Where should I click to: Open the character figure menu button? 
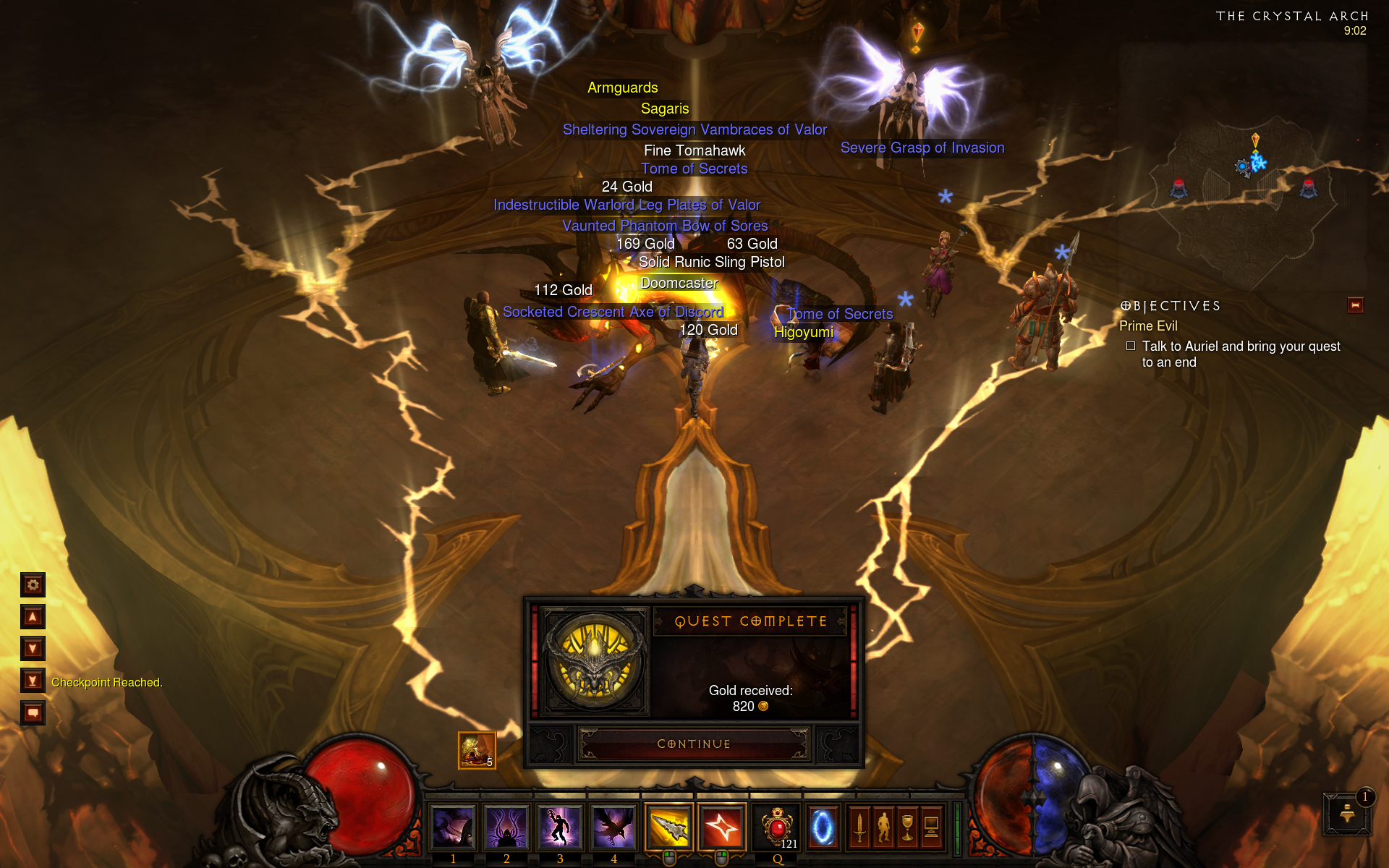883,827
